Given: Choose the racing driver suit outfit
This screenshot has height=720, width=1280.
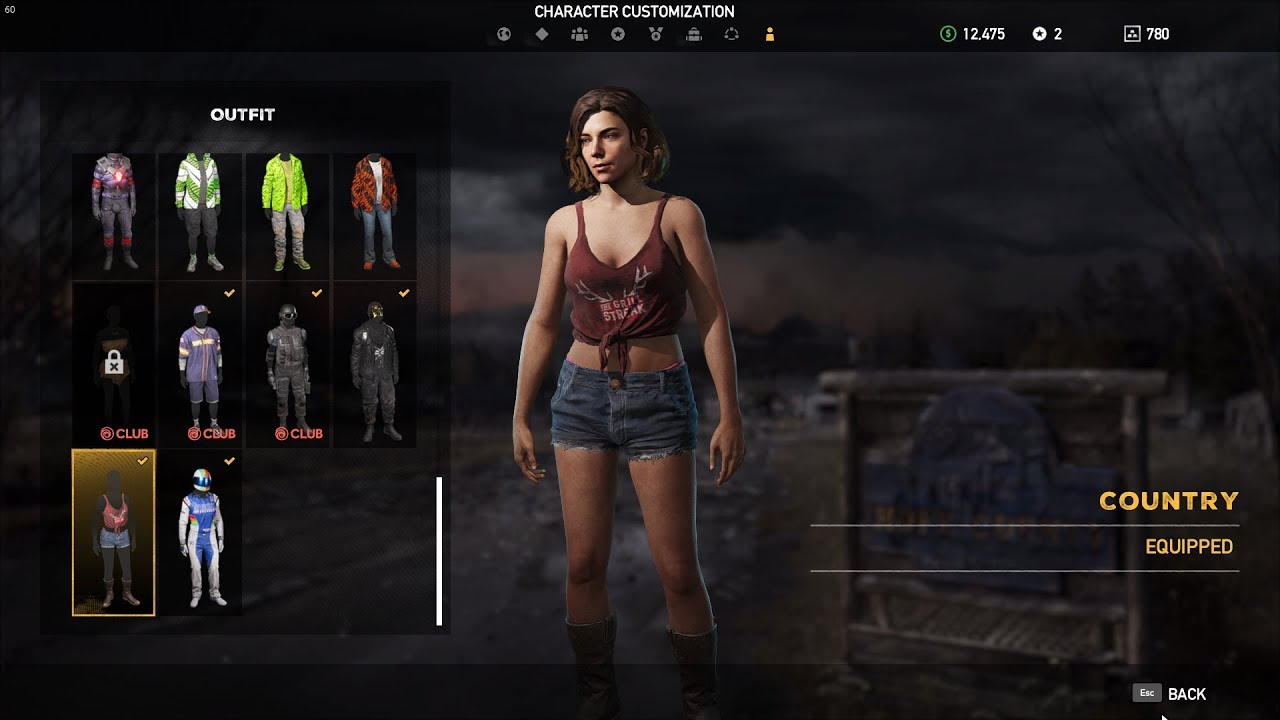Looking at the screenshot, I should tap(200, 532).
